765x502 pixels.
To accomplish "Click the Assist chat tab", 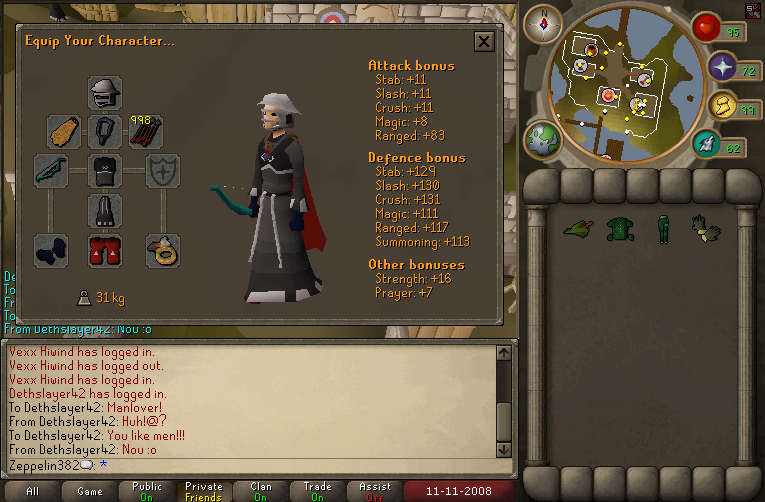I will coord(374,491).
